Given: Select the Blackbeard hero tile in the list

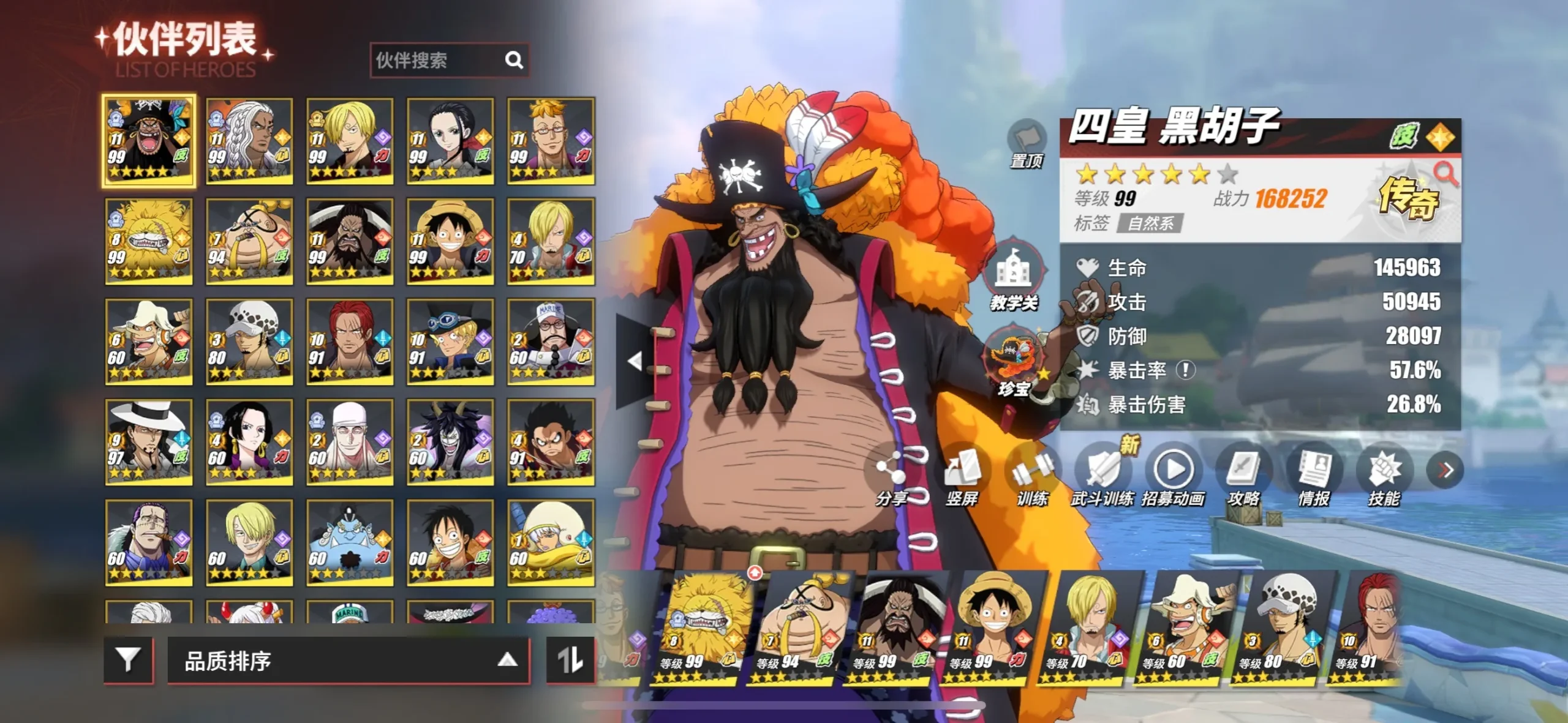Looking at the screenshot, I should point(149,141).
